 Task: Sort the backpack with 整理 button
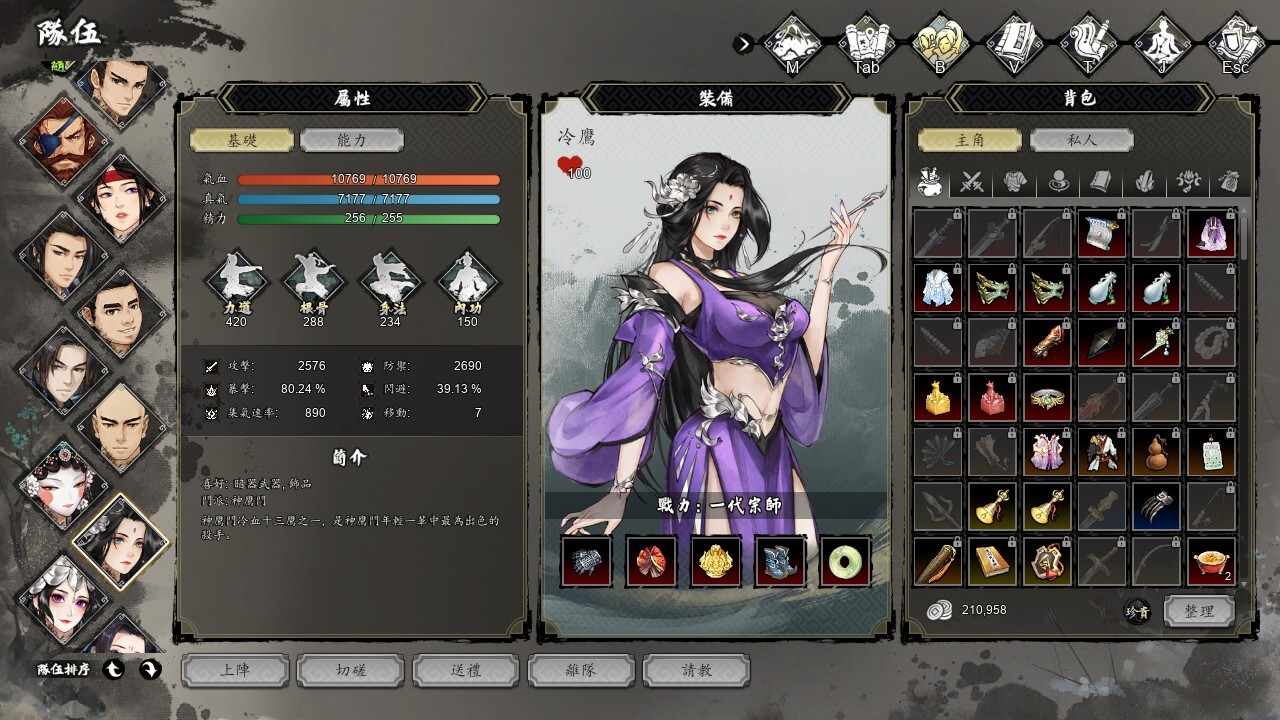1199,611
